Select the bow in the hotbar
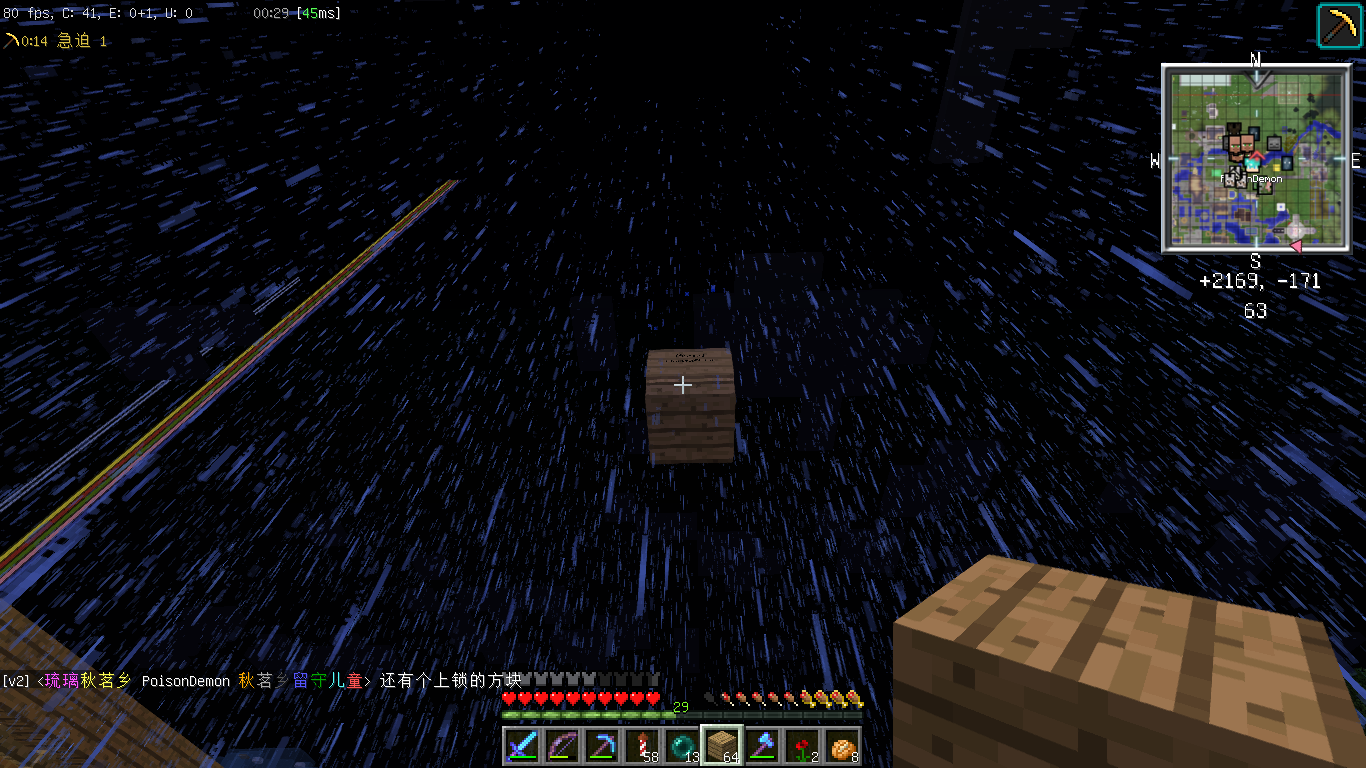 (x=562, y=746)
